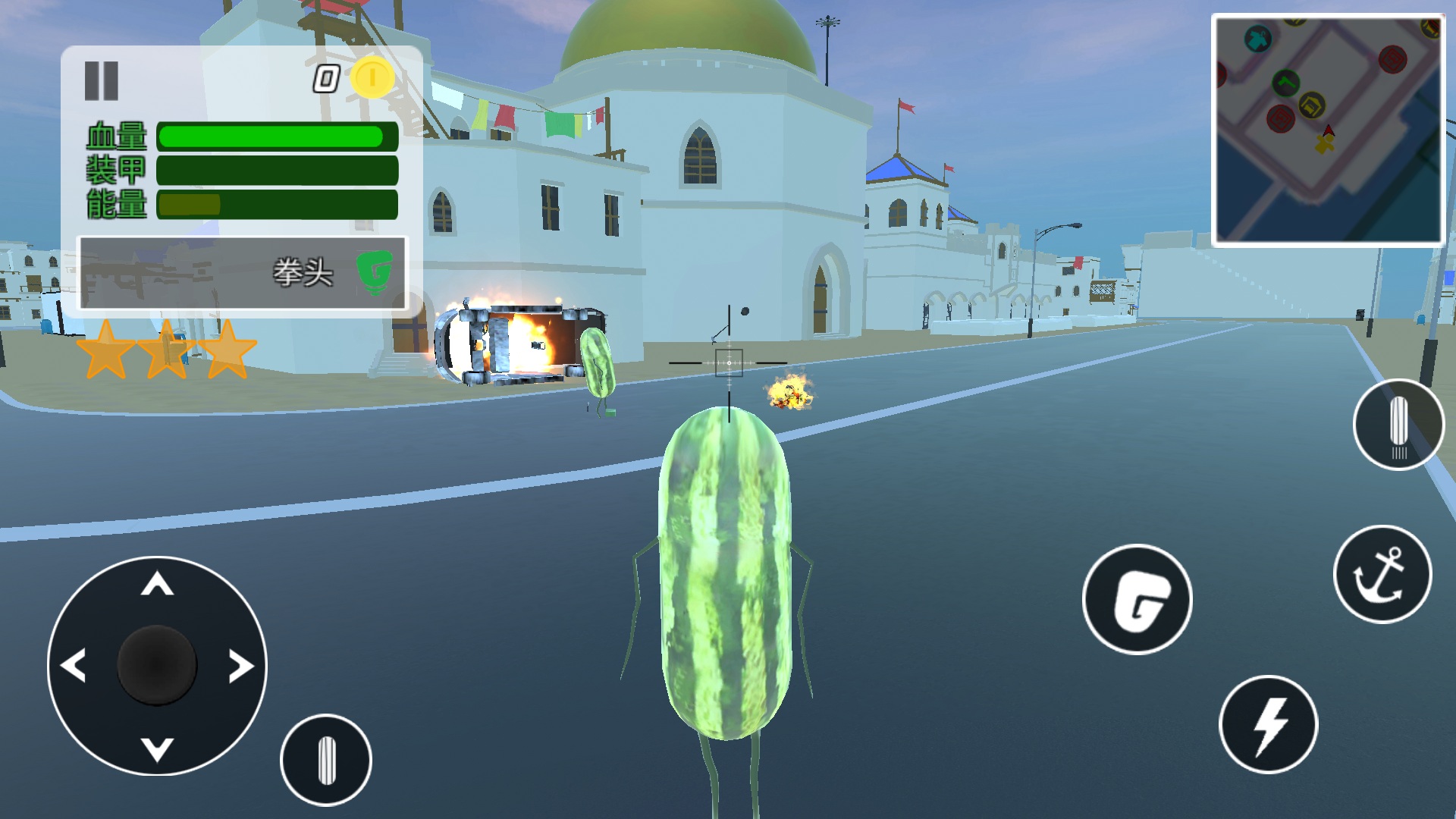1456x819 pixels.
Task: Tap the left arrow on the movement pad
Action: point(74,666)
